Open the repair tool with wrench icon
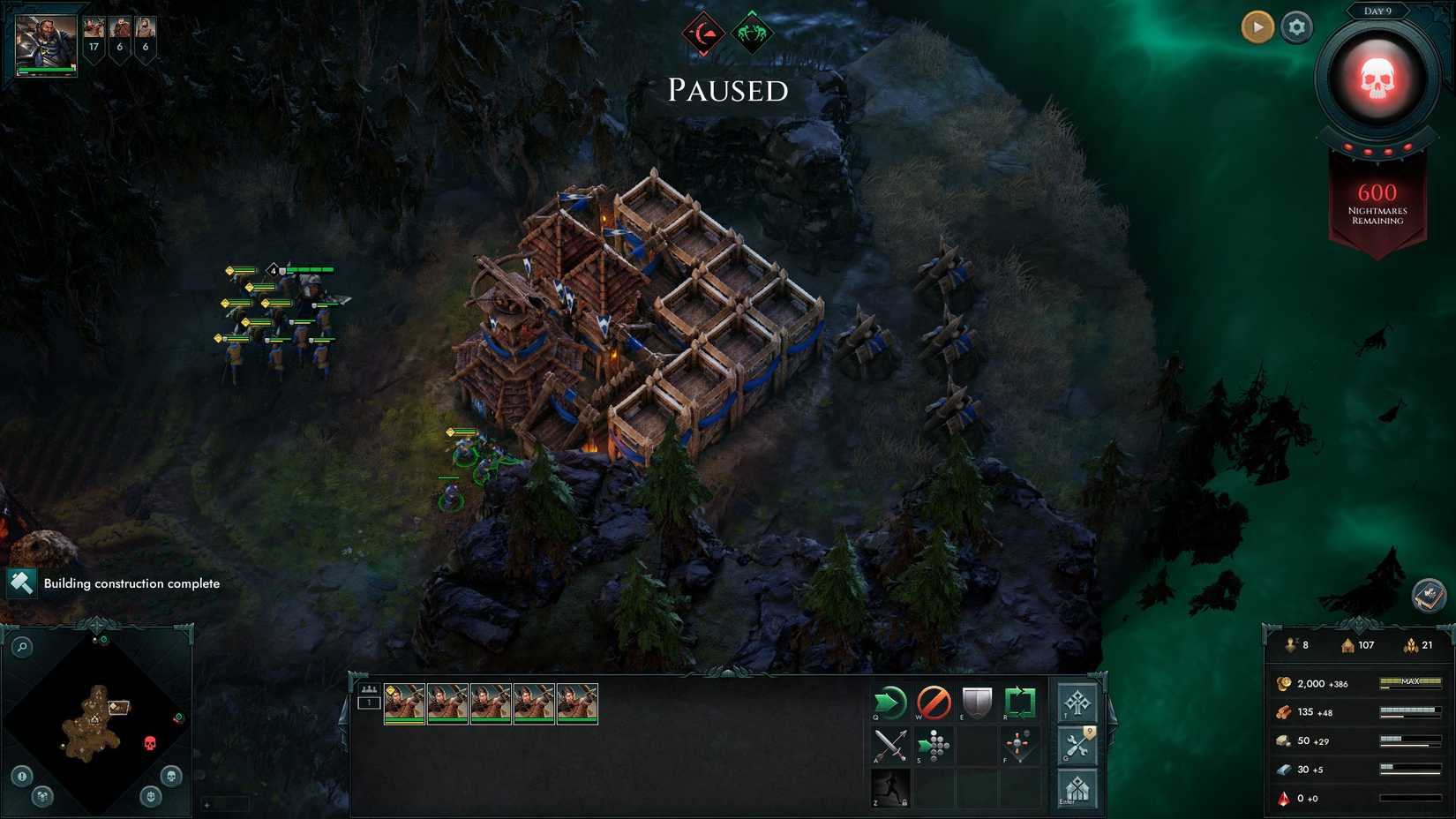This screenshot has width=1456, height=819. (x=1077, y=746)
